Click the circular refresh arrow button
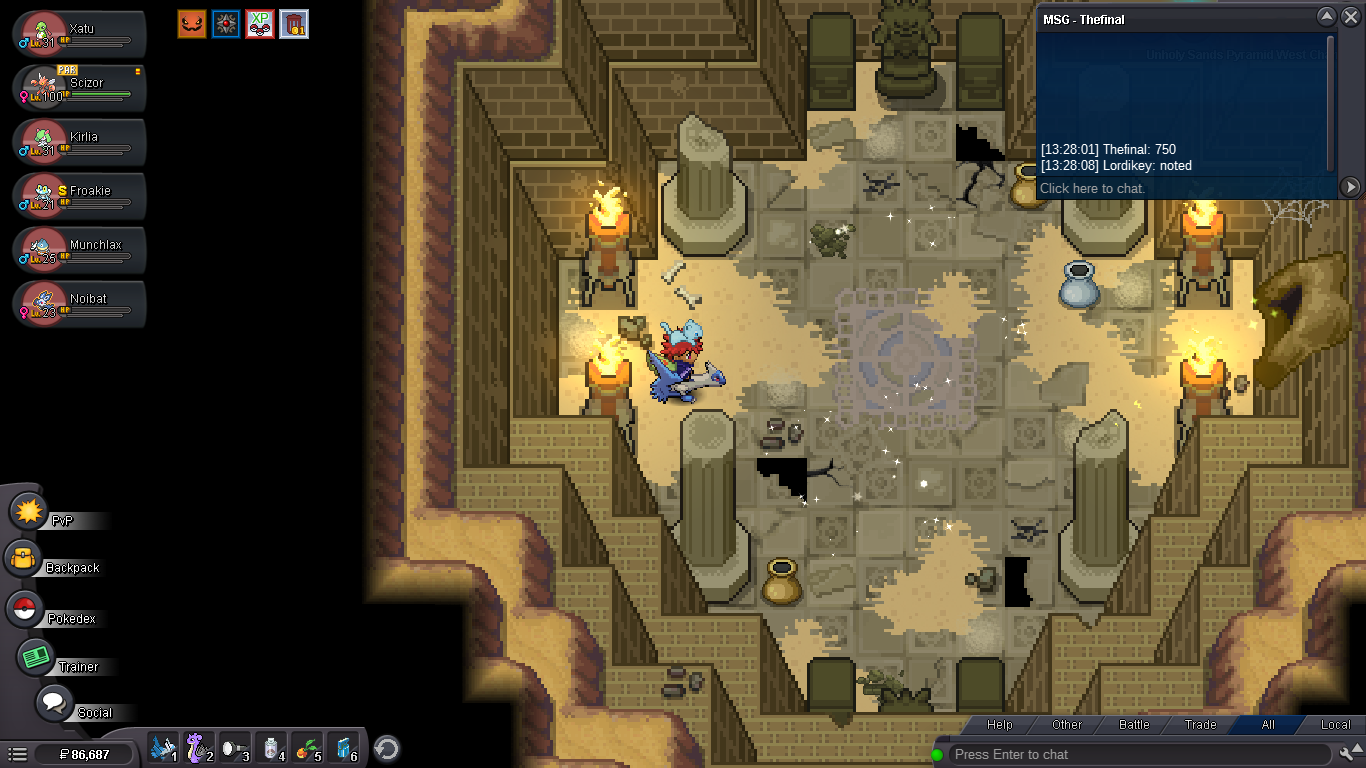This screenshot has height=768, width=1366. coord(387,748)
